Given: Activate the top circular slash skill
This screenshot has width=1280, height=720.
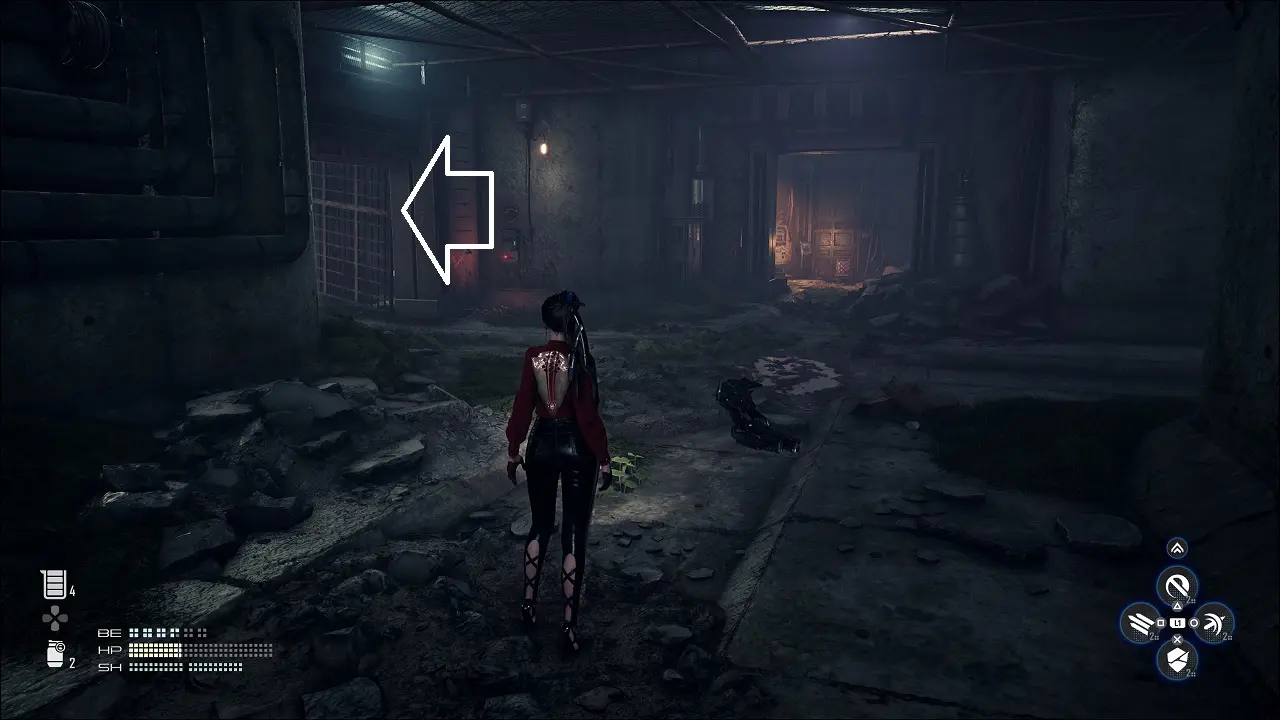Looking at the screenshot, I should [x=1177, y=585].
